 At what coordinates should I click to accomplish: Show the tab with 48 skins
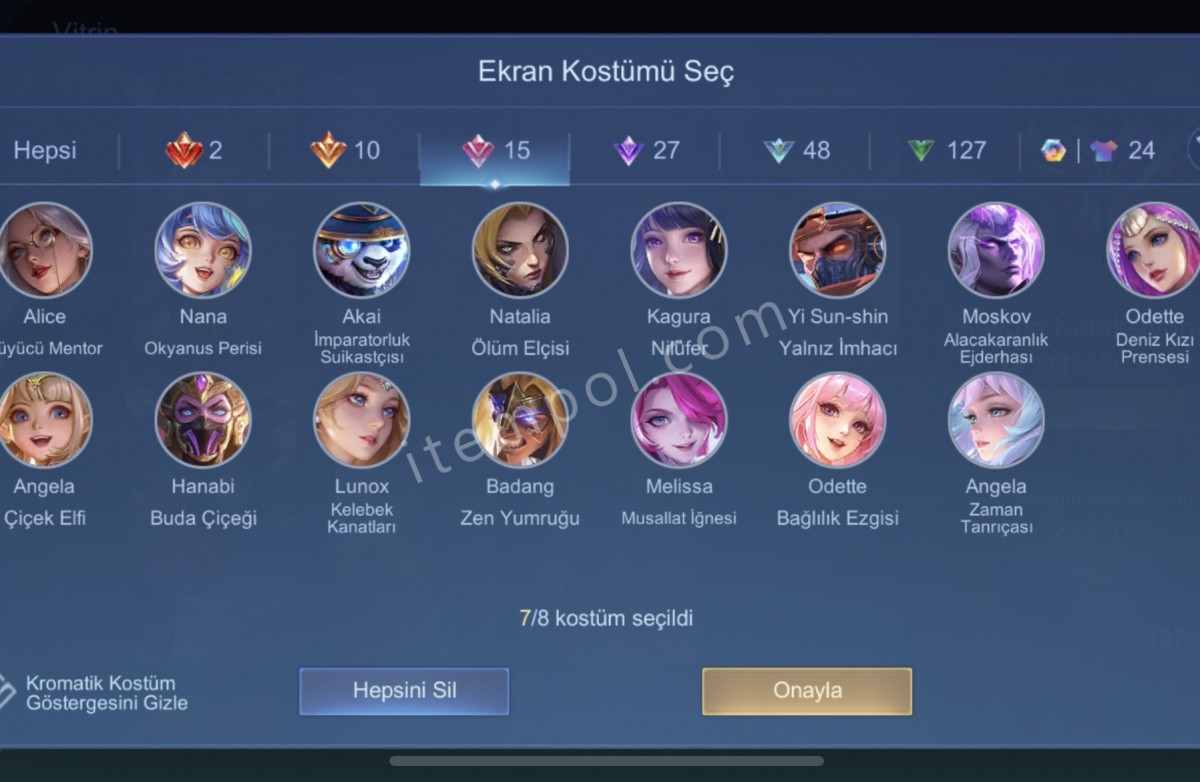point(796,151)
